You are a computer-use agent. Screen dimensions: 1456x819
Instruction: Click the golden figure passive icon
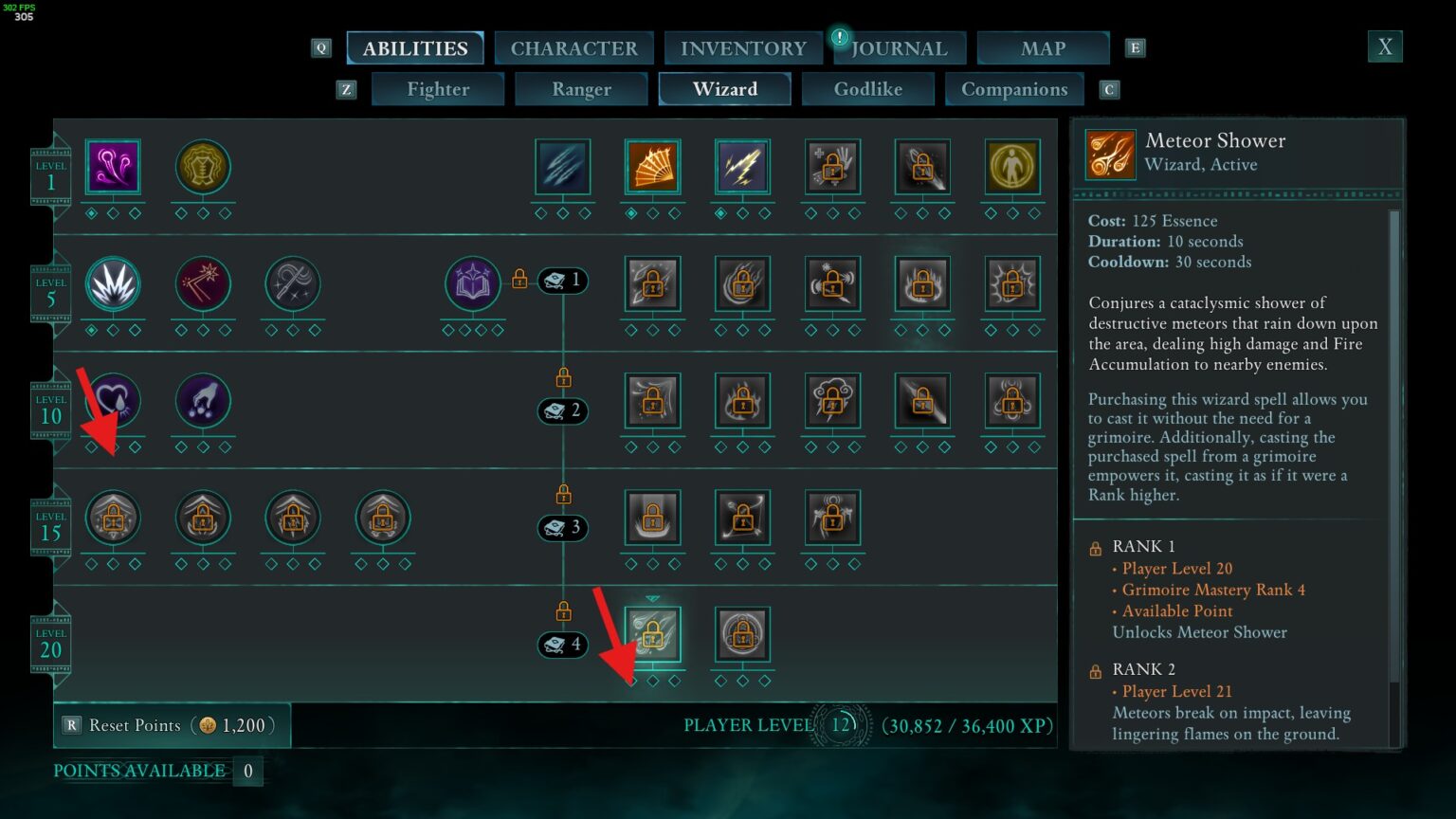tap(1011, 166)
